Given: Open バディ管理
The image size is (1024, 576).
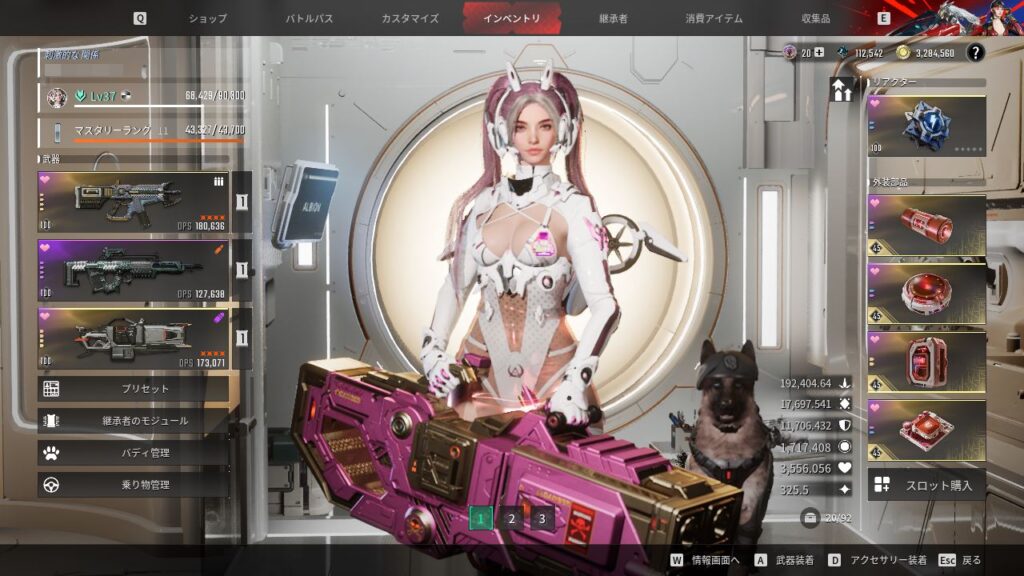Looking at the screenshot, I should click(x=133, y=453).
